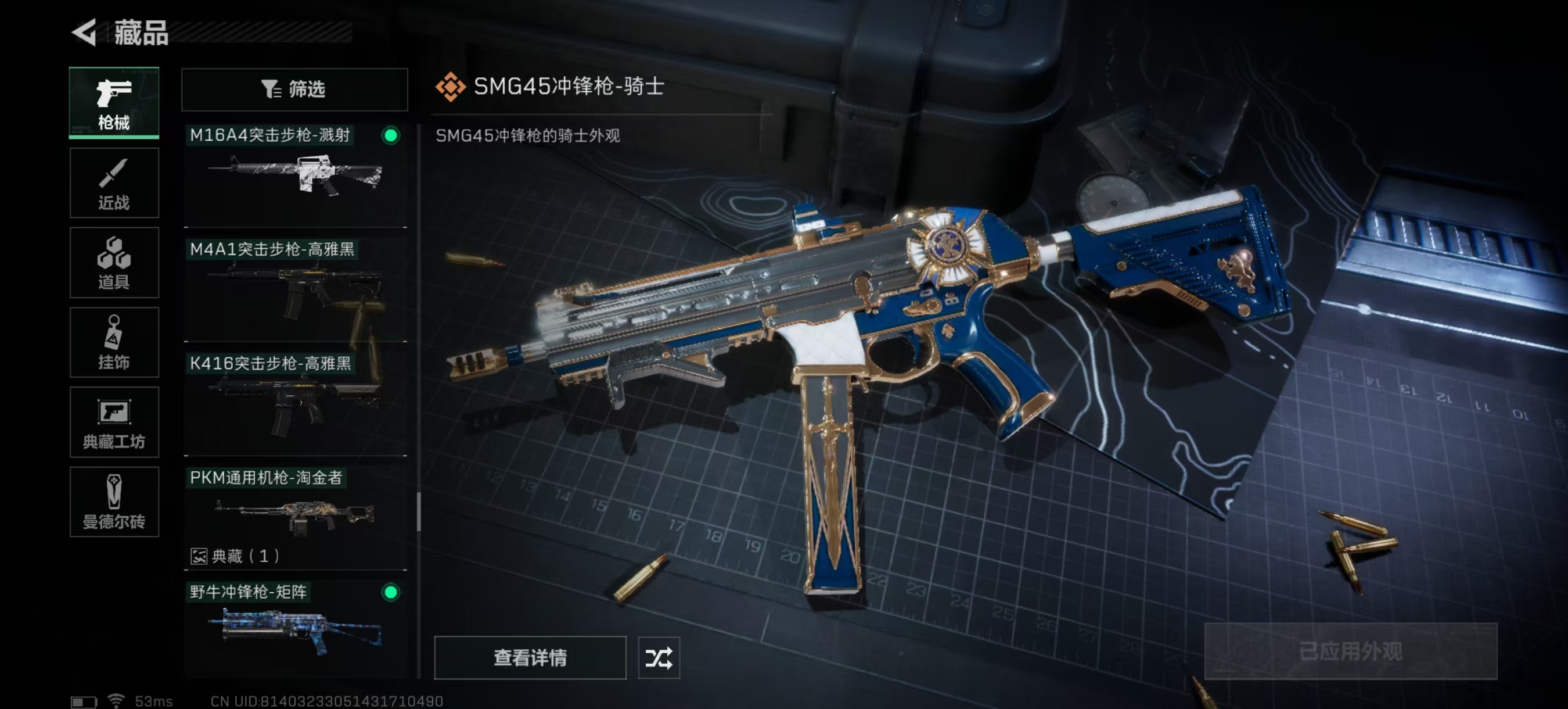Switch to the 枪械 firearms tab
Viewport: 1568px width, 709px height.
click(x=114, y=103)
